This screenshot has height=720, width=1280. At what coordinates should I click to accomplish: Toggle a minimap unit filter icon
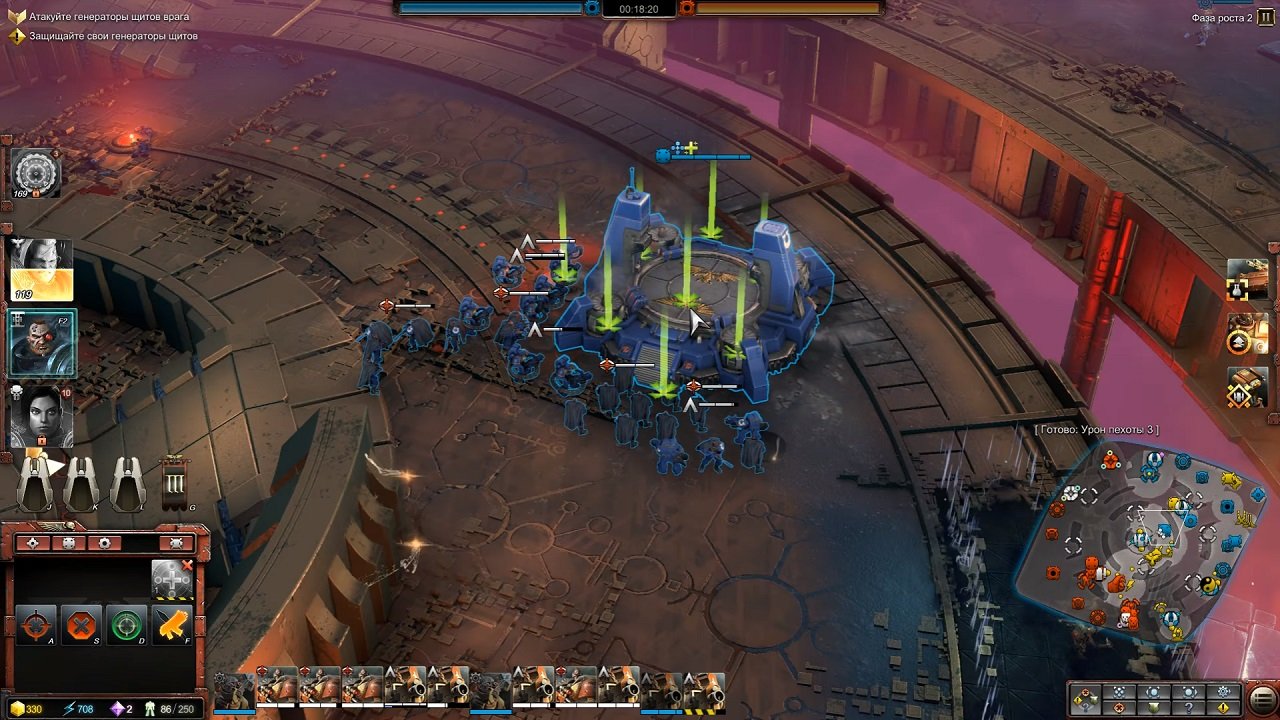tap(1118, 692)
